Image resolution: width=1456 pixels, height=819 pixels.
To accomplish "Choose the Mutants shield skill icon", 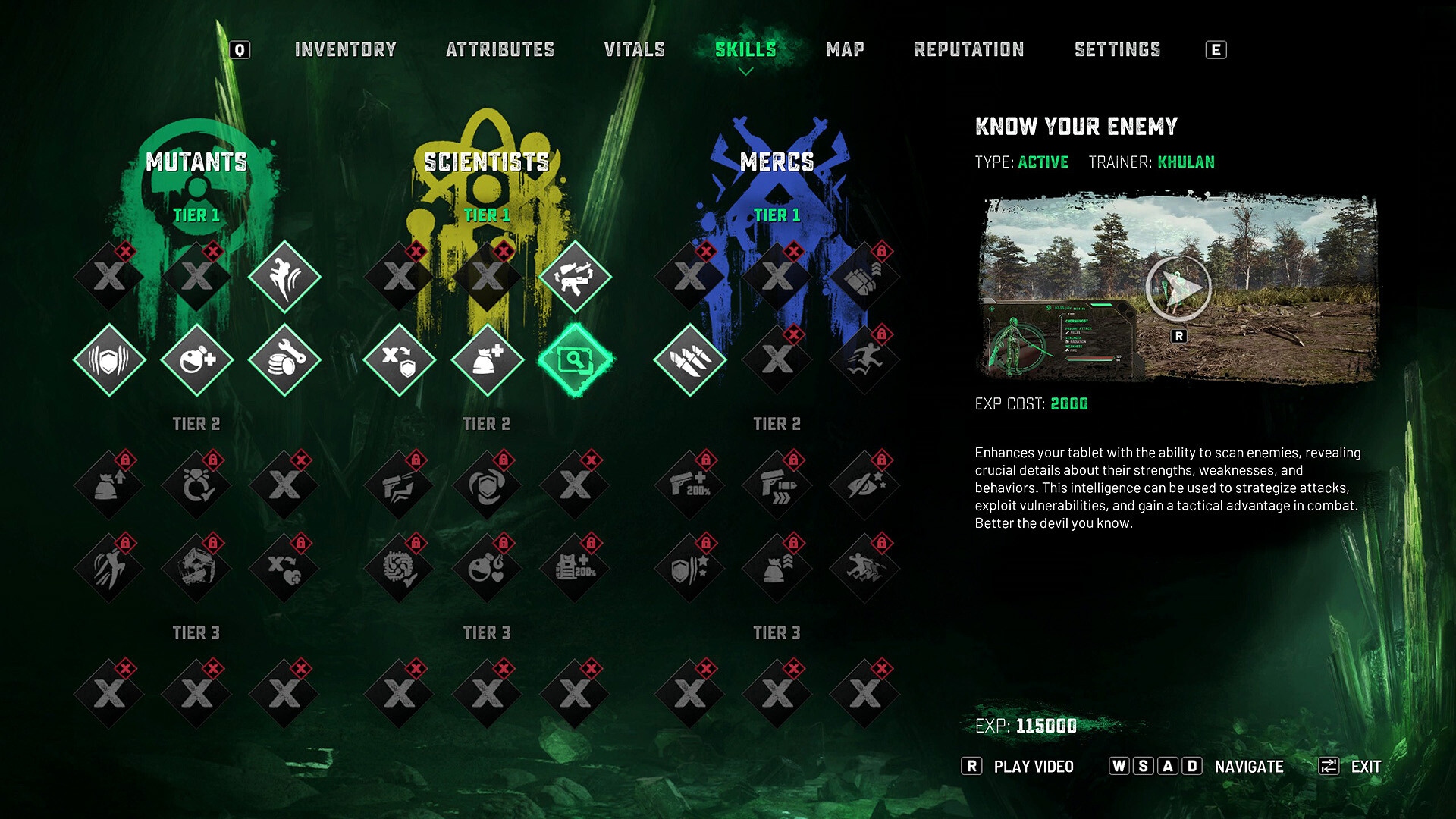I will [x=109, y=359].
